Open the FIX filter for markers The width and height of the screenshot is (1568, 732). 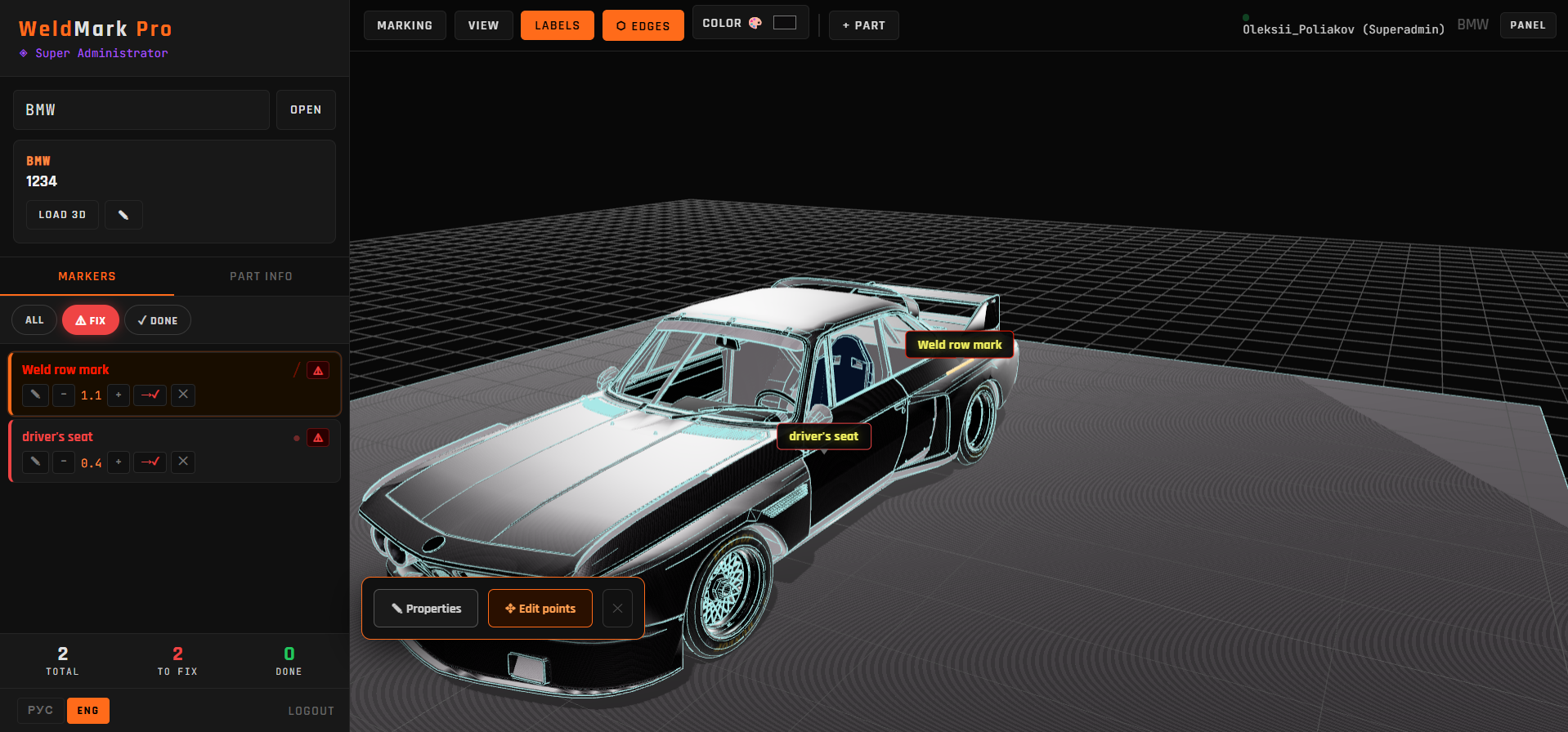pyautogui.click(x=90, y=319)
